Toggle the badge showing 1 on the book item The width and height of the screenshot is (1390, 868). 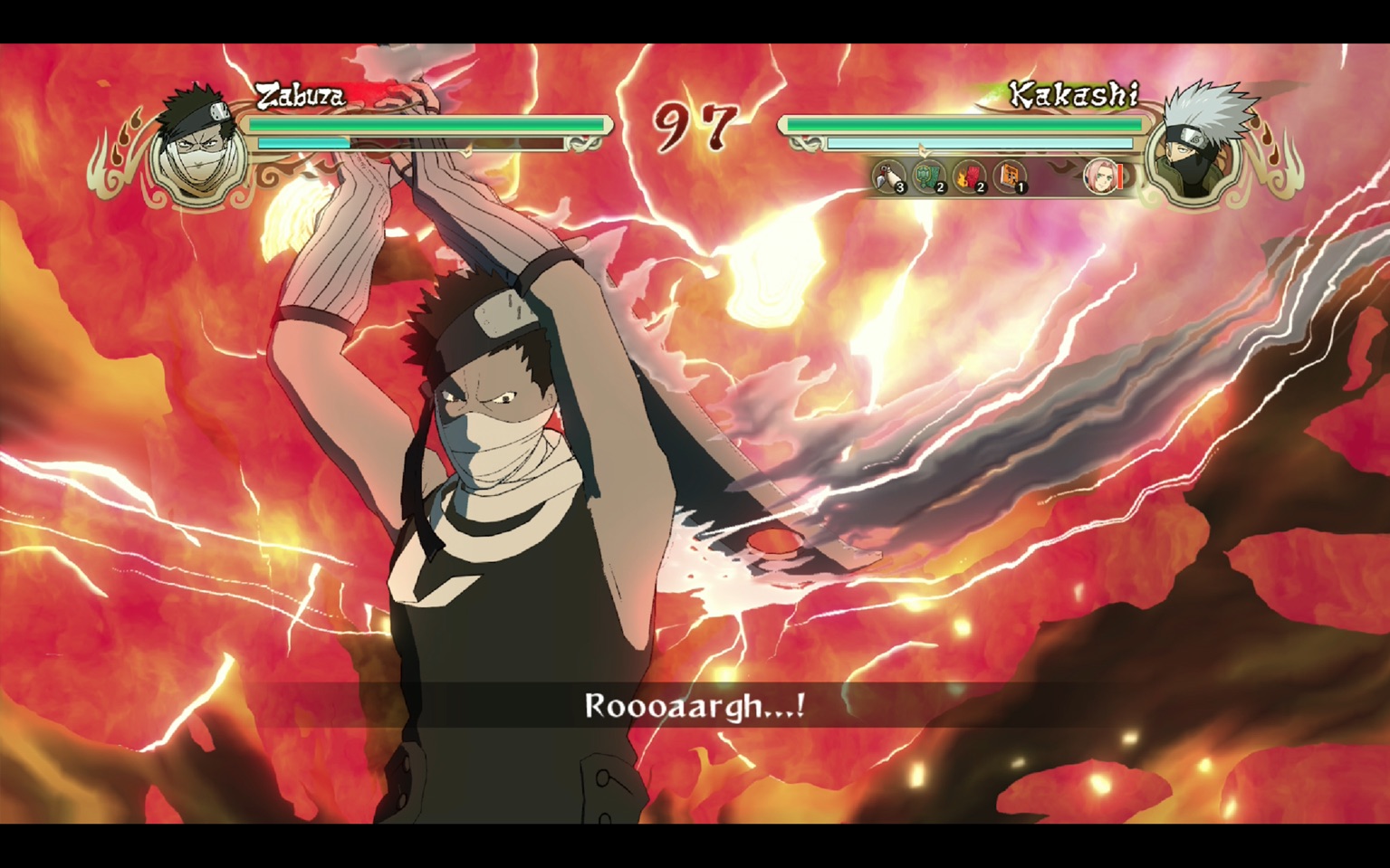(x=1020, y=187)
